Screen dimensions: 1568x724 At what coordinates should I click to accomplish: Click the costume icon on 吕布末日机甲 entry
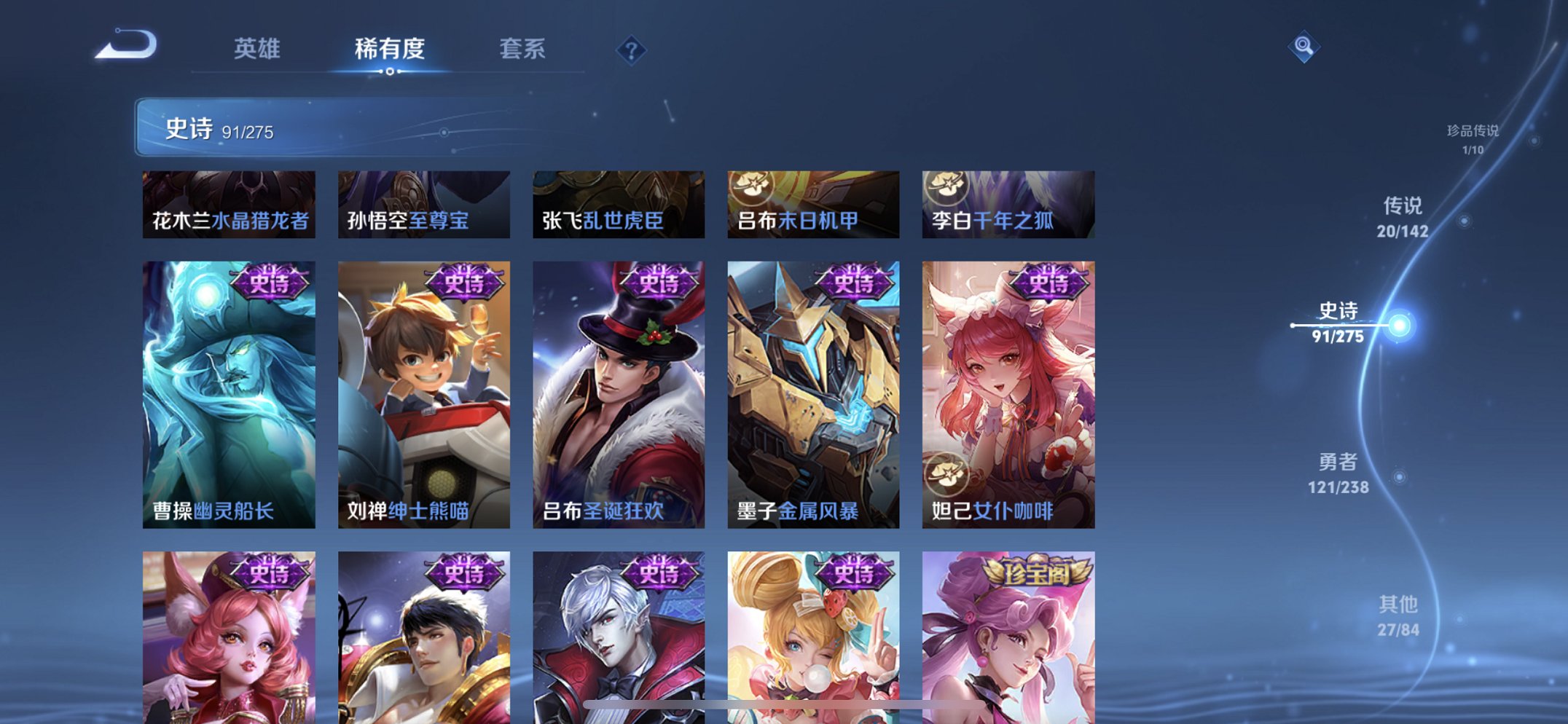[753, 188]
